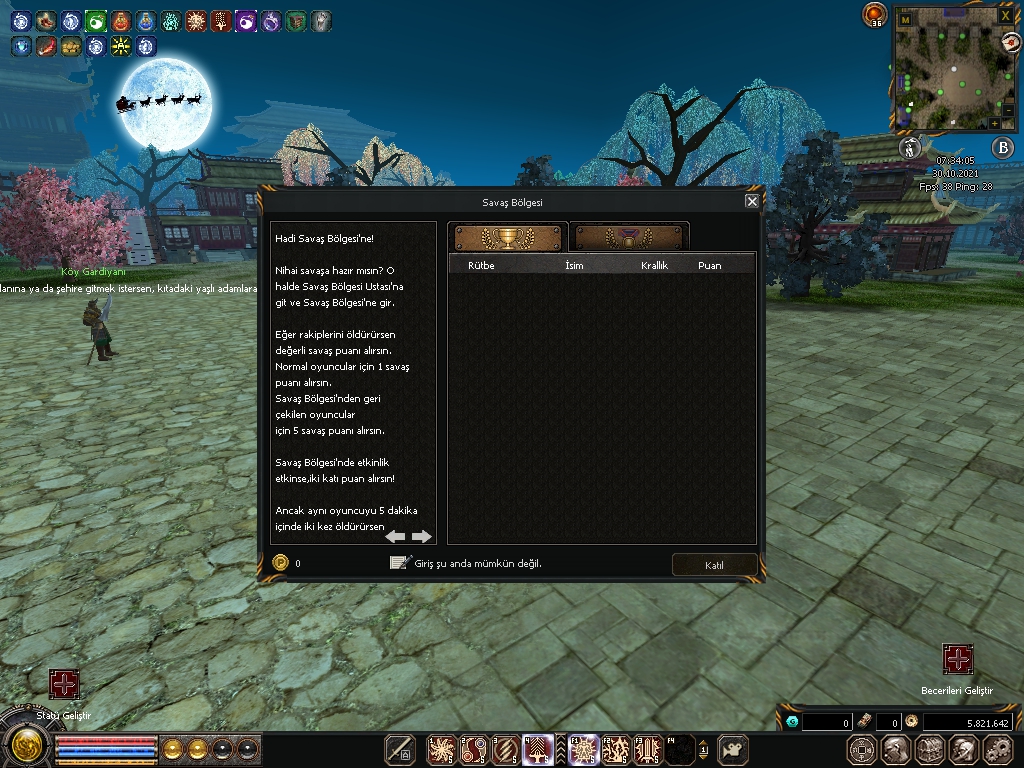Go to the next info page arrow
1024x768 pixels.
[422, 536]
